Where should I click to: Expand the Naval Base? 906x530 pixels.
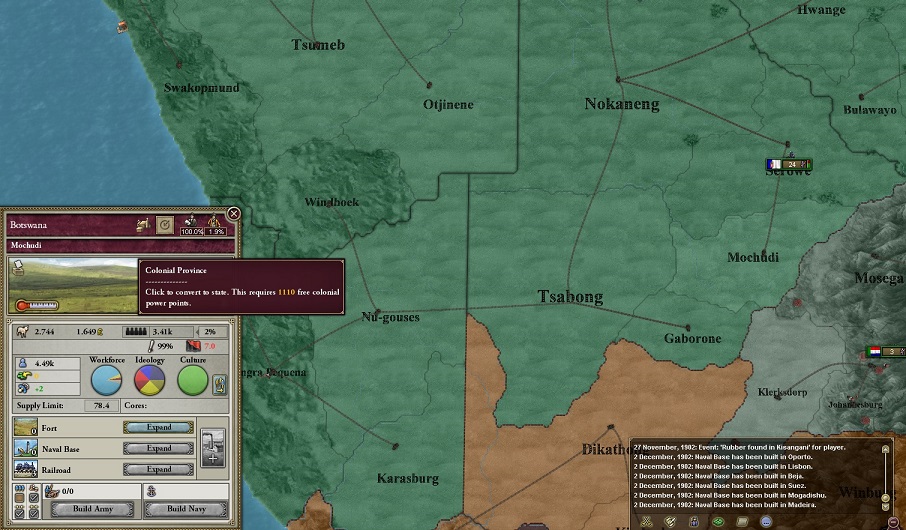(159, 448)
